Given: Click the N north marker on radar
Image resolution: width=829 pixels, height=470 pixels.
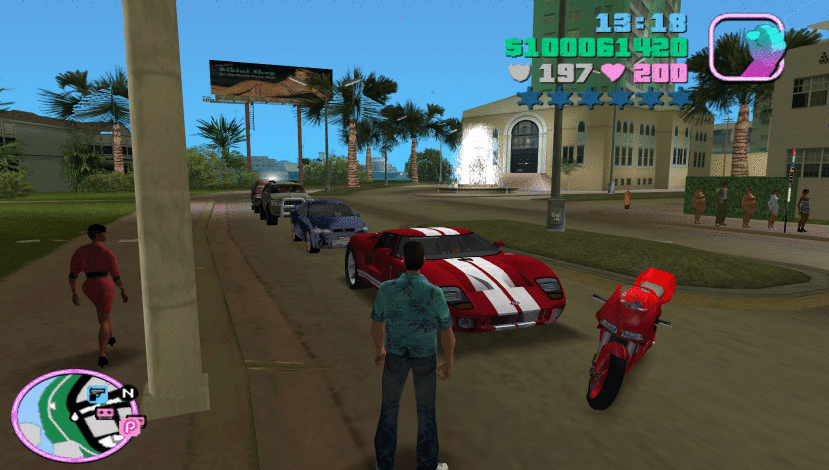Looking at the screenshot, I should 127,394.
